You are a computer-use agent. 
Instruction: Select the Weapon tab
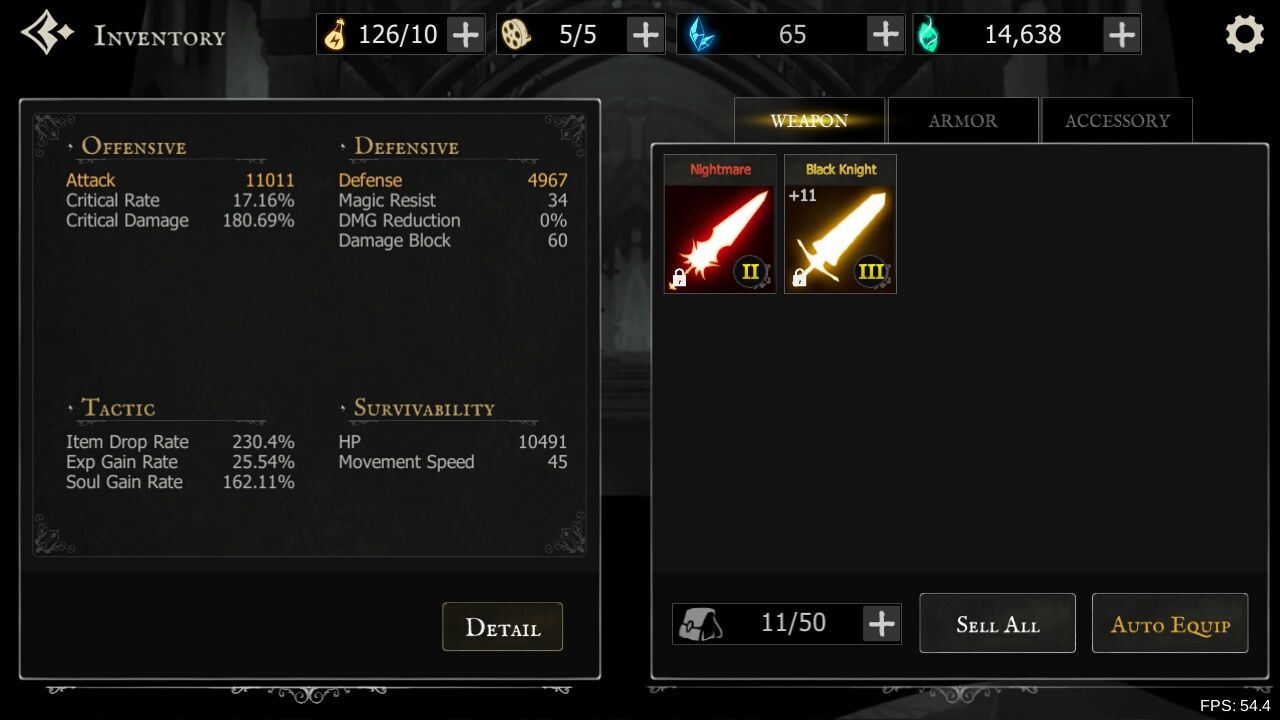coord(809,121)
